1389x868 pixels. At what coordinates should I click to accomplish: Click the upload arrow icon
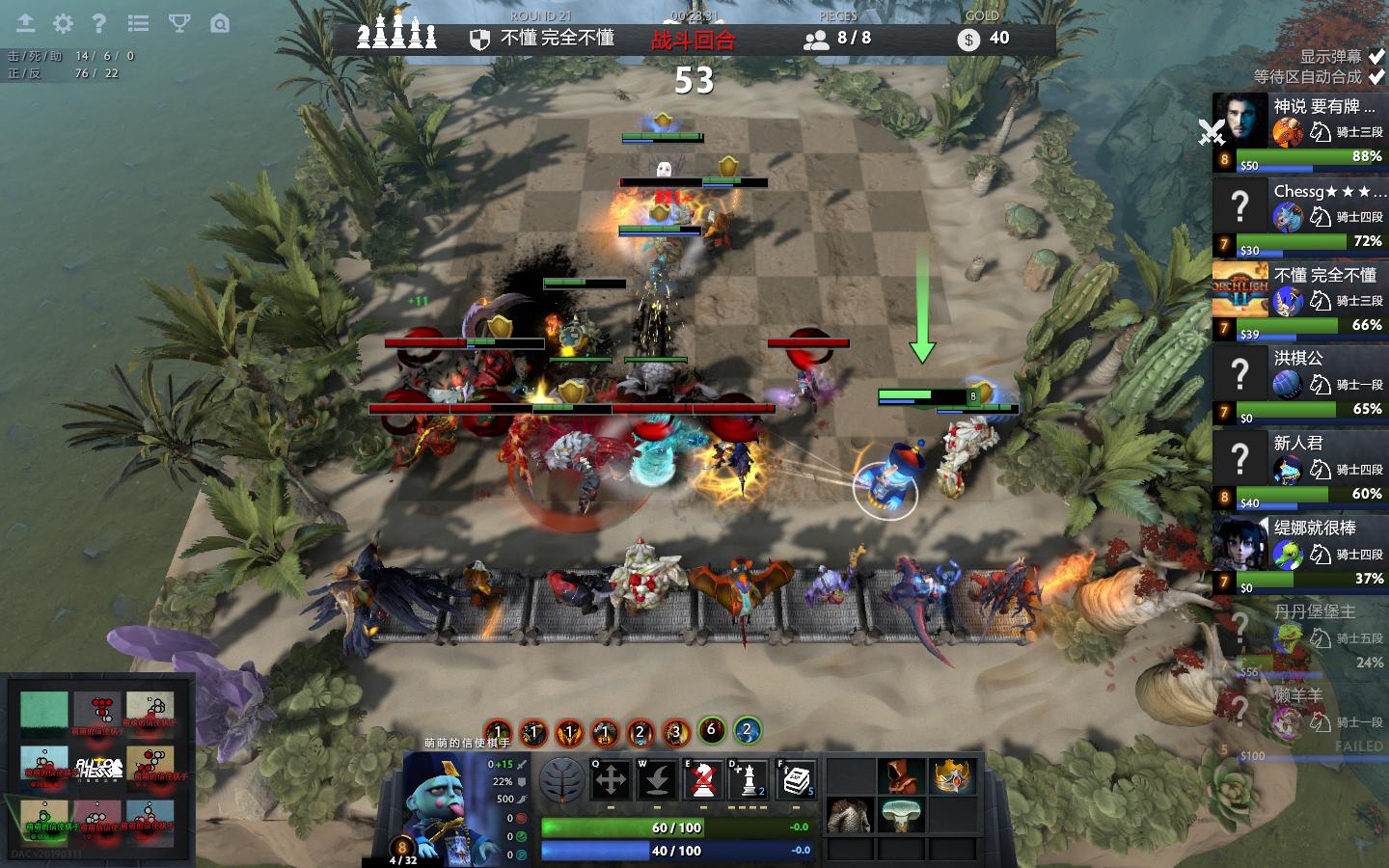coord(25,23)
